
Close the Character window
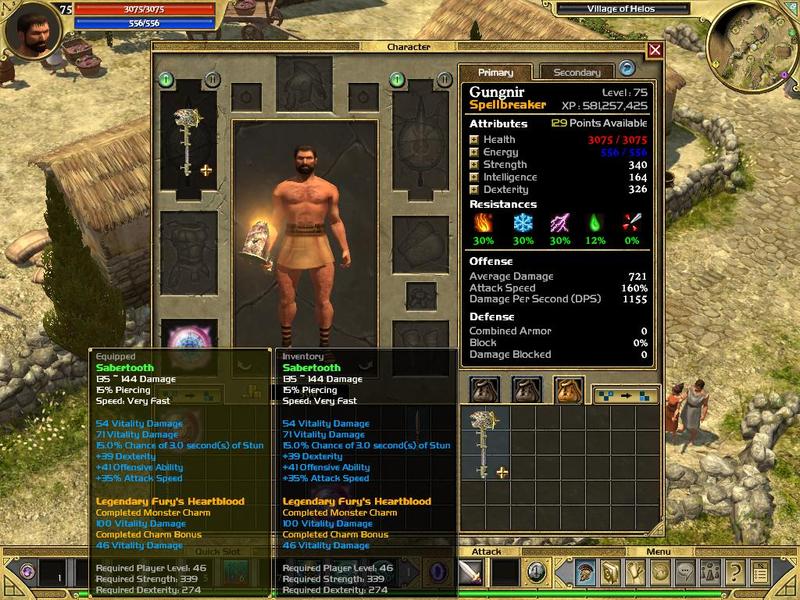click(655, 49)
